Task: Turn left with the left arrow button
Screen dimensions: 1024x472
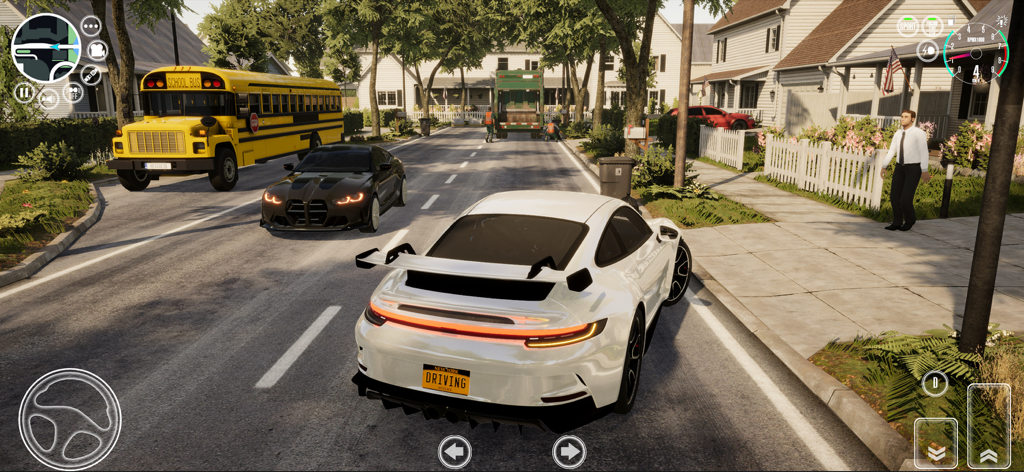Action: 455,451
